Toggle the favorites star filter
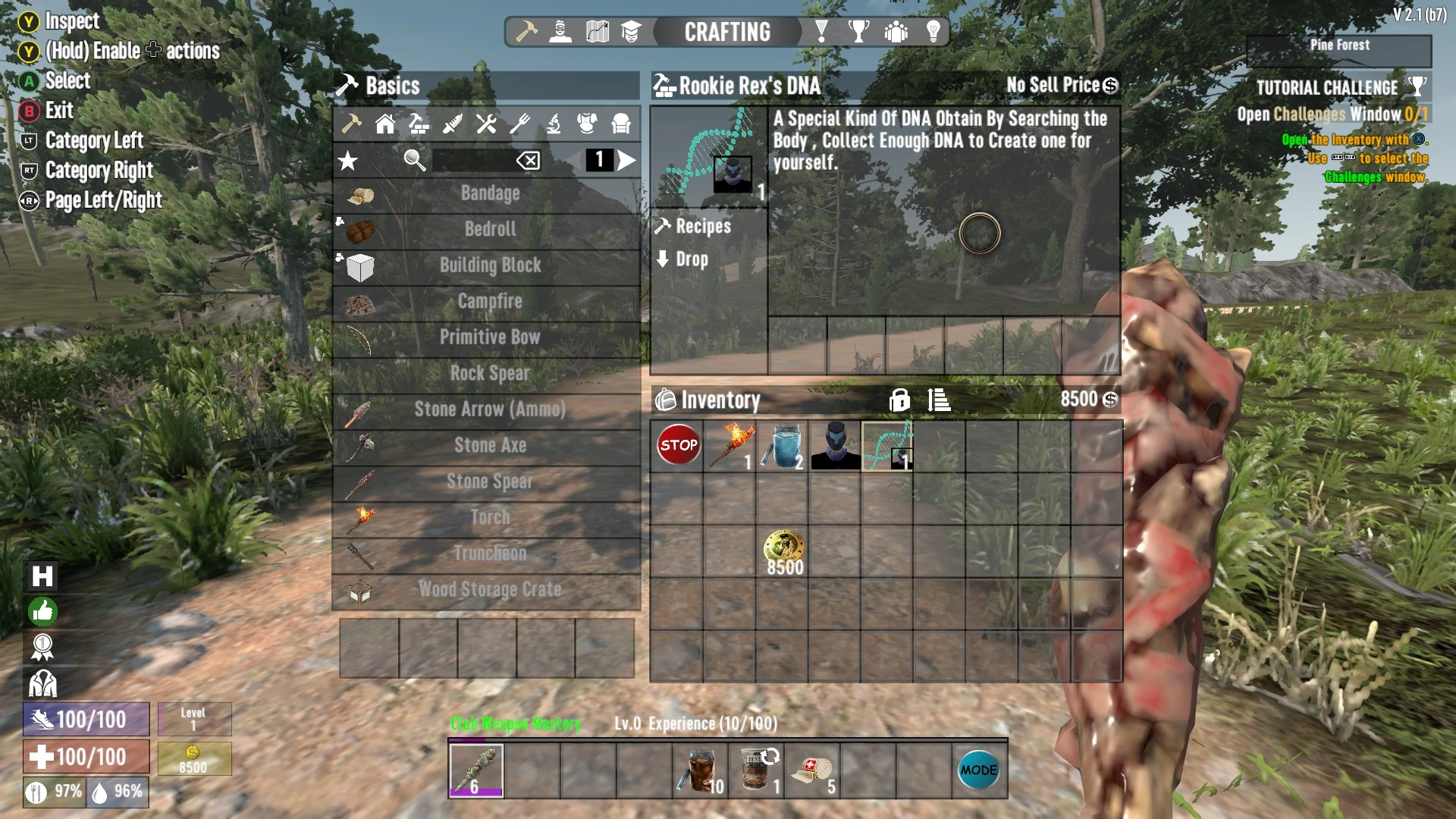1456x819 pixels. [x=348, y=160]
